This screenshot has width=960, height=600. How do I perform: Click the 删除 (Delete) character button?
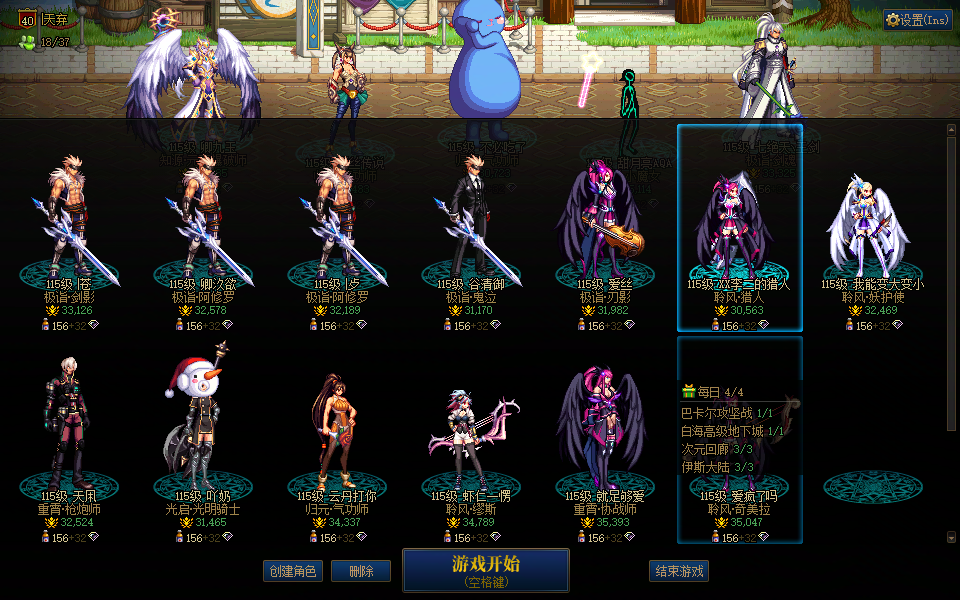[361, 571]
